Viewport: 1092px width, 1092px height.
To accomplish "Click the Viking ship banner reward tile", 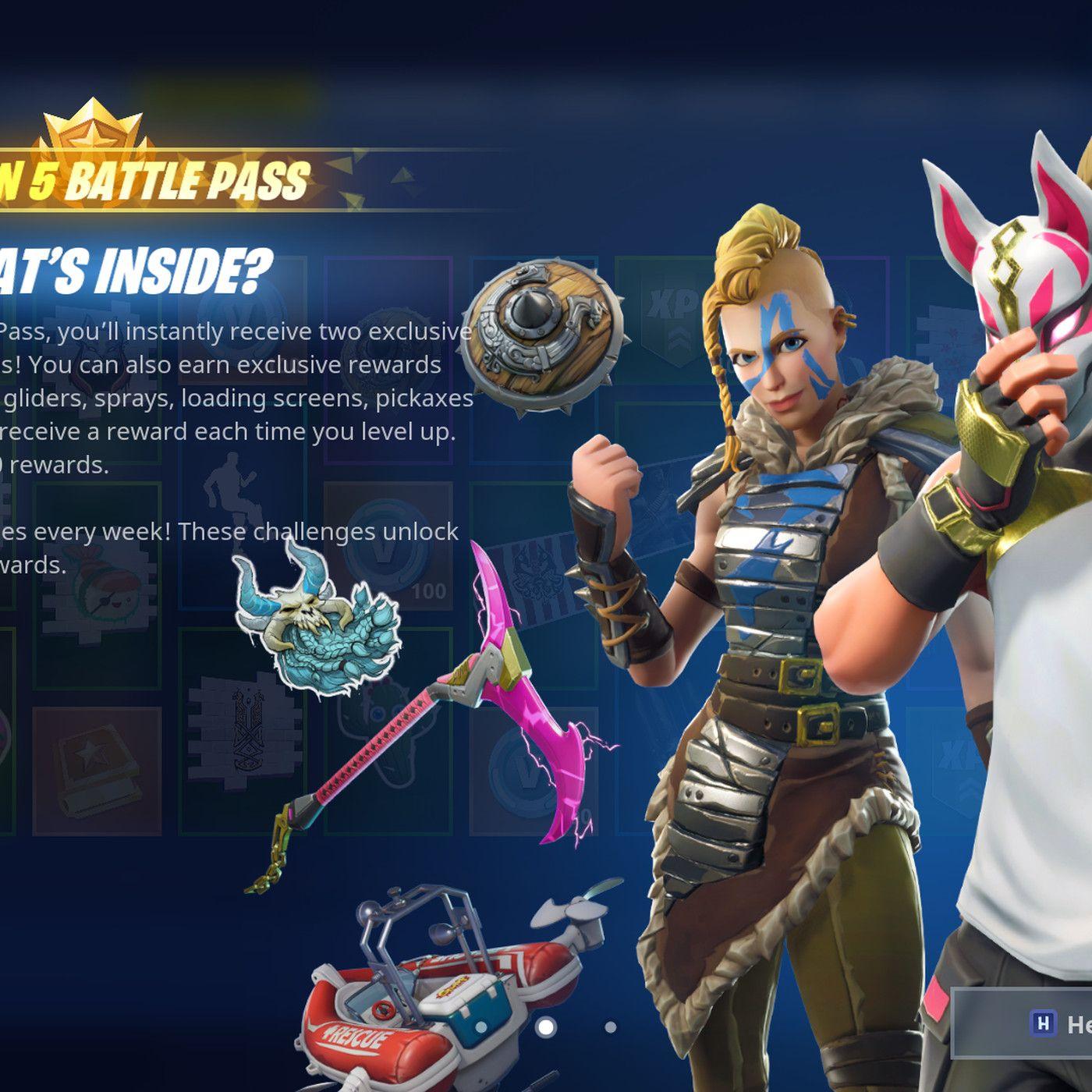I will [x=247, y=730].
